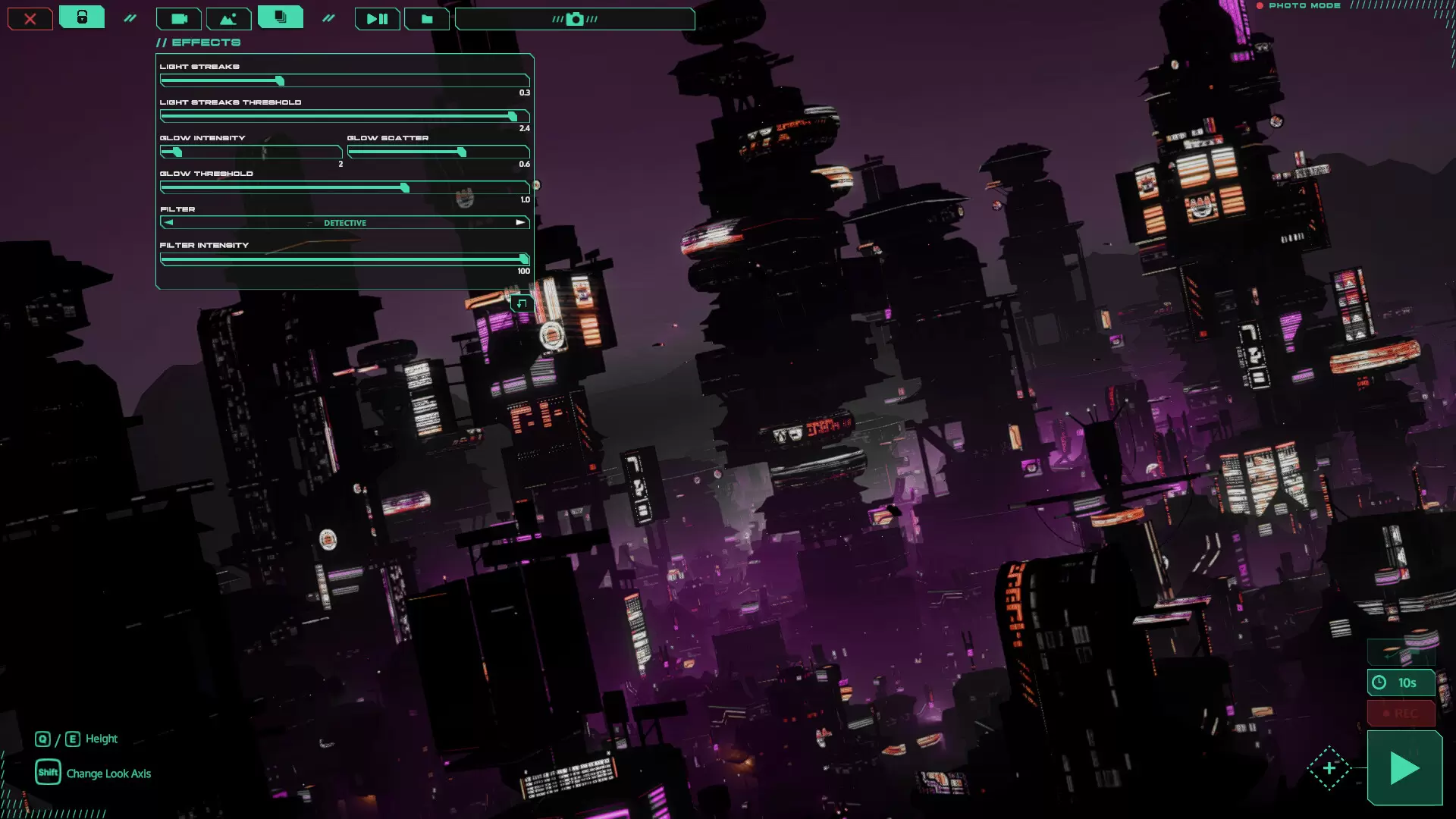Adjust the Light Streaks slider
1456x819 pixels.
280,81
